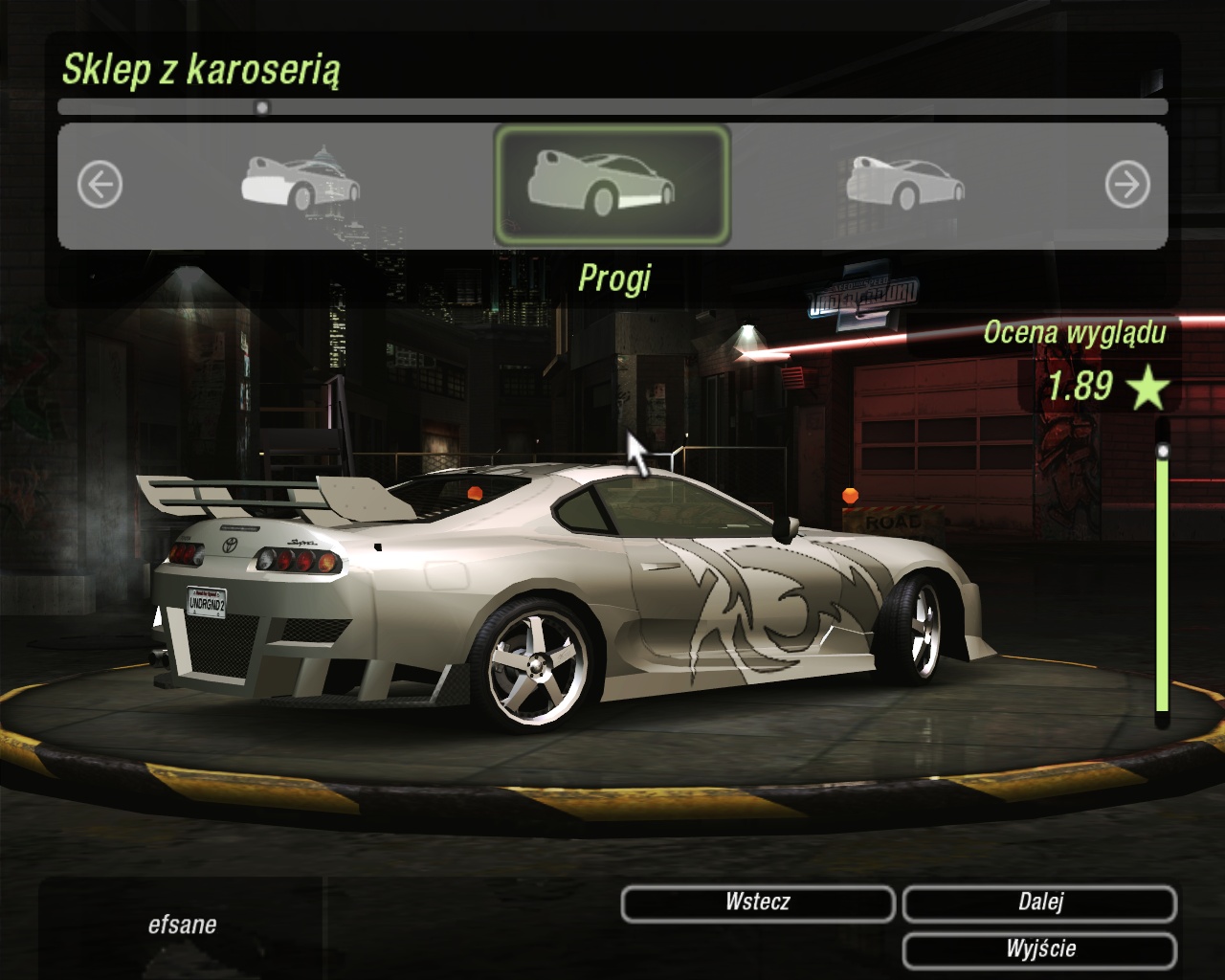1225x980 pixels.
Task: Choose the faded car icon right of Progi
Action: pyautogui.click(x=904, y=183)
